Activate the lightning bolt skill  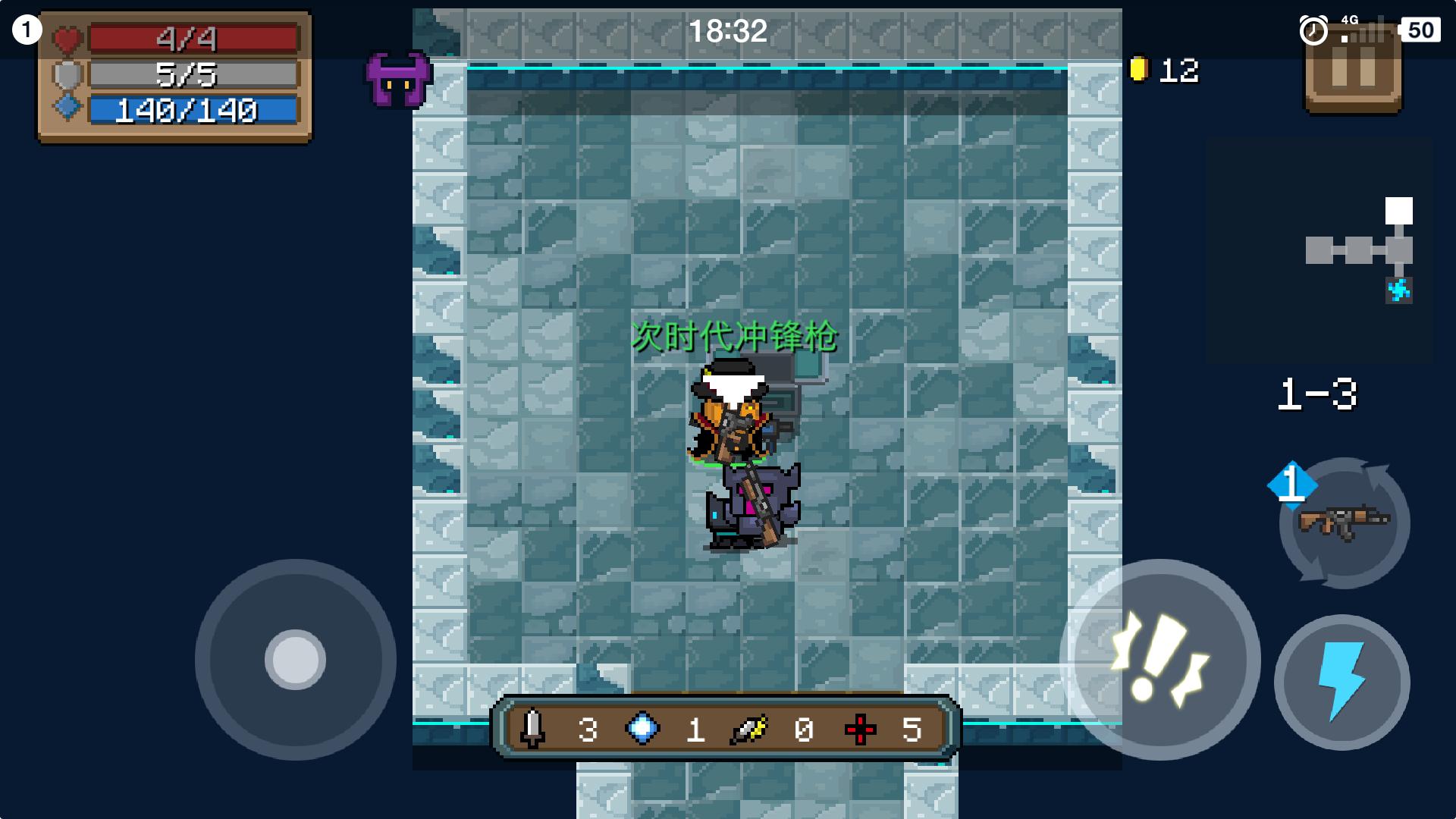(x=1341, y=682)
